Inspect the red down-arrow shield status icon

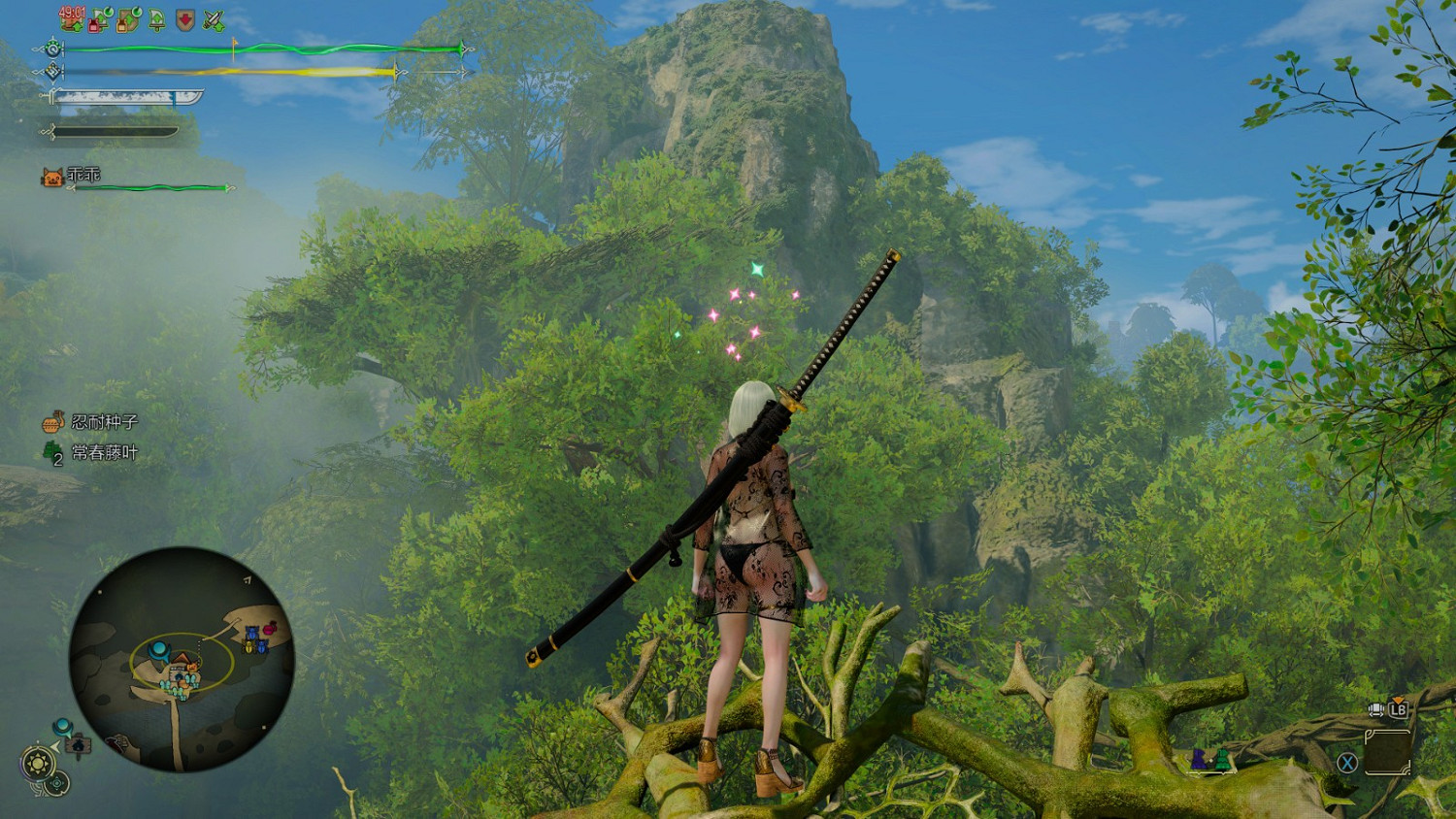click(184, 19)
